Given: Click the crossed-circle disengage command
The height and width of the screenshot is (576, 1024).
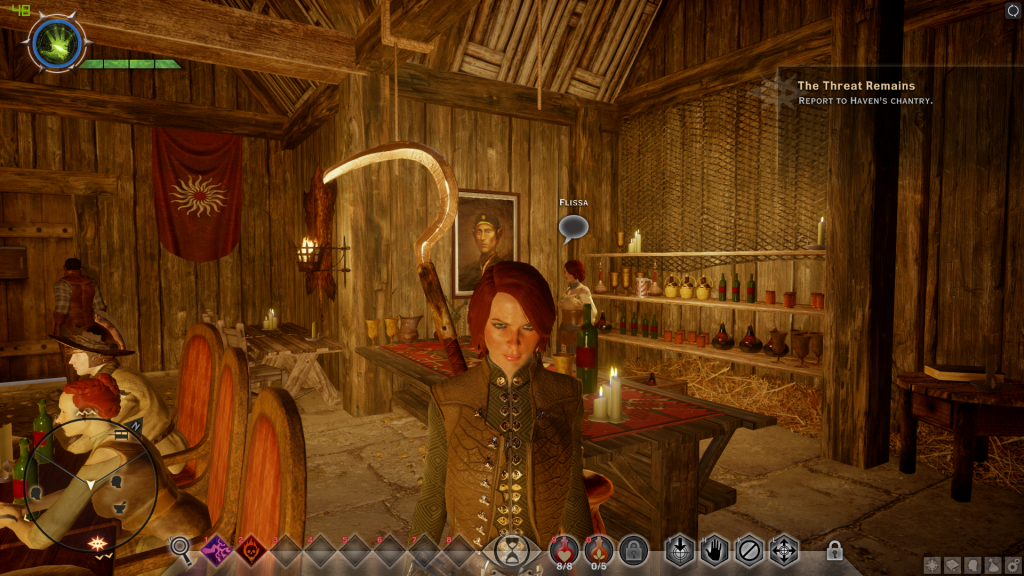Looking at the screenshot, I should (748, 550).
